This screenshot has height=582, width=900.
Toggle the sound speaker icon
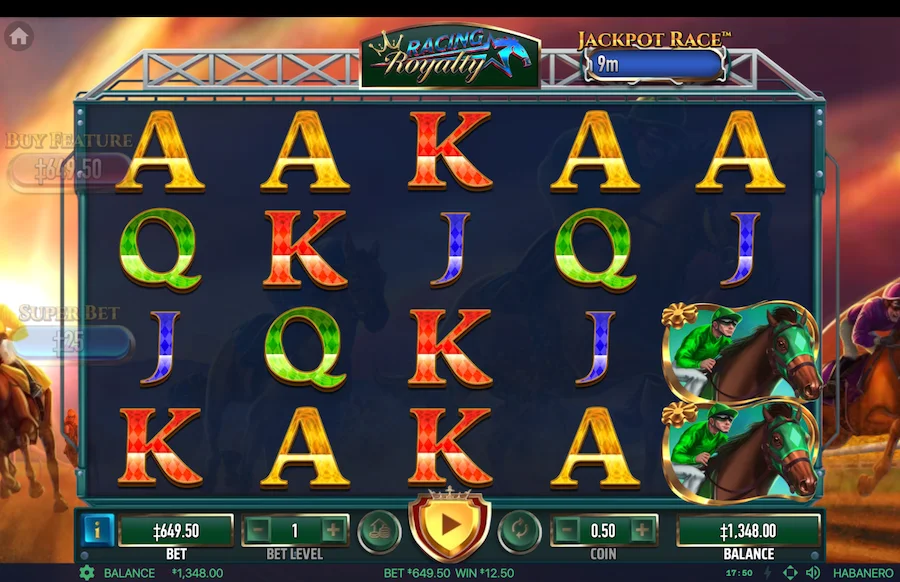813,573
